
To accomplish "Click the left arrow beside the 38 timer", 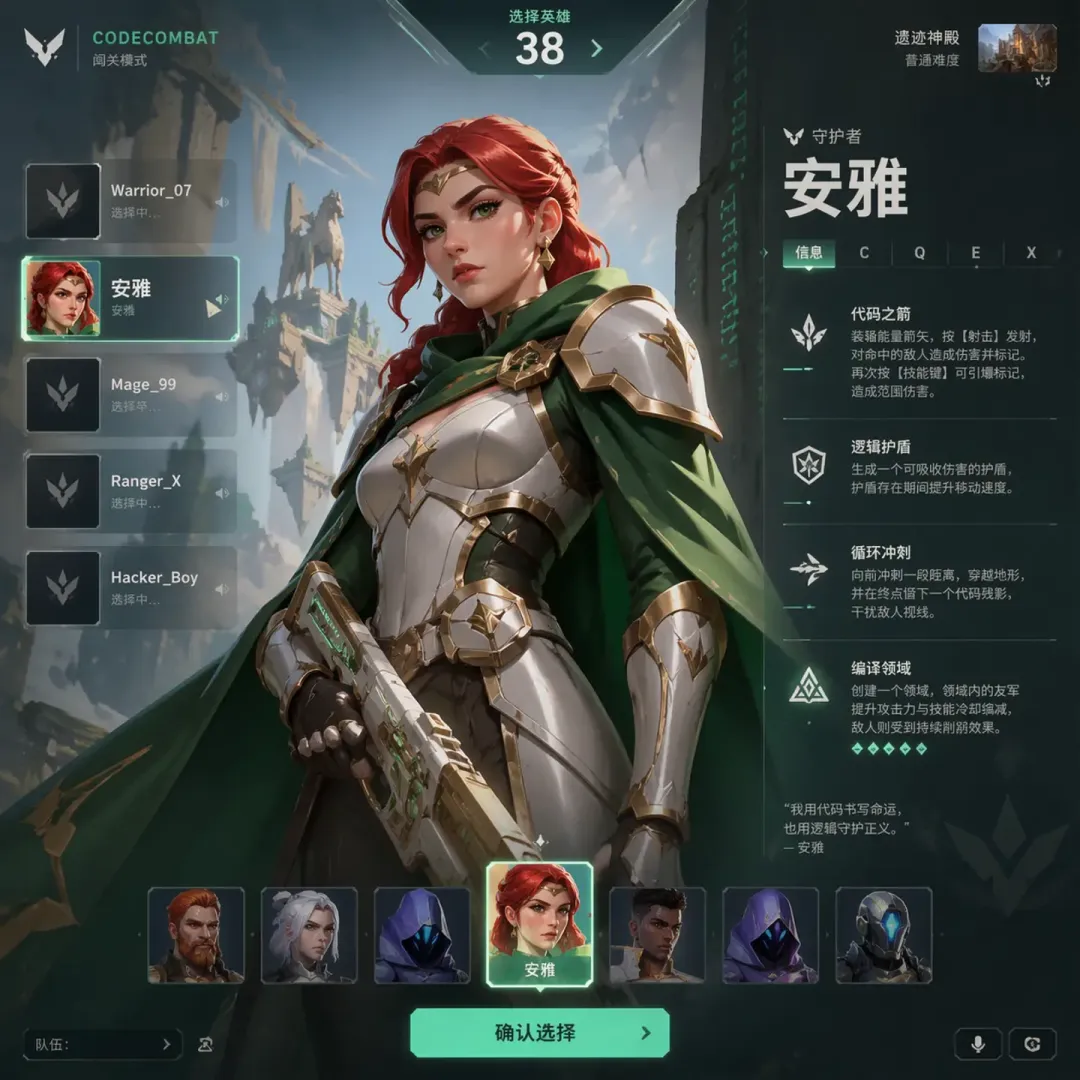I will (x=485, y=49).
